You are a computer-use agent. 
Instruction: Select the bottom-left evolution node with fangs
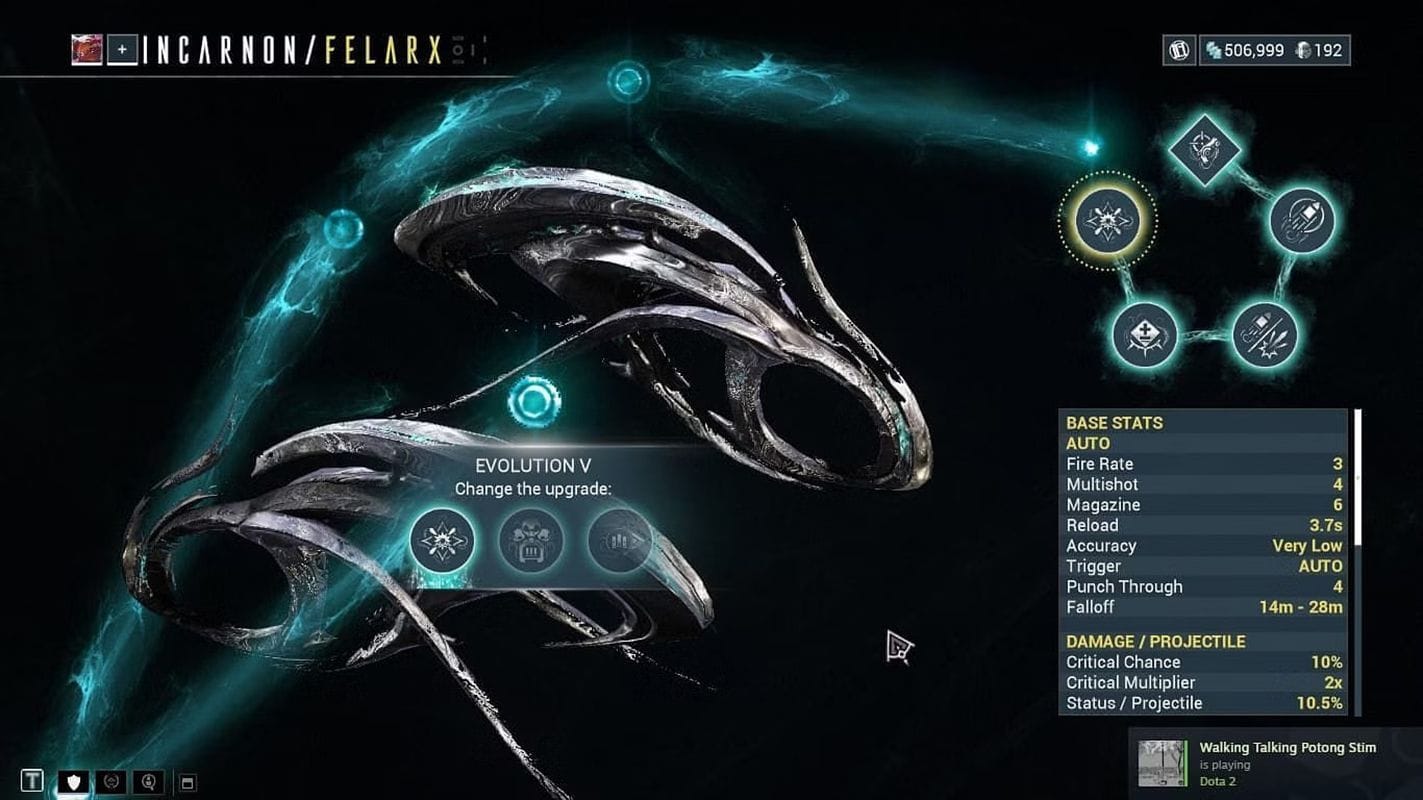(1145, 335)
